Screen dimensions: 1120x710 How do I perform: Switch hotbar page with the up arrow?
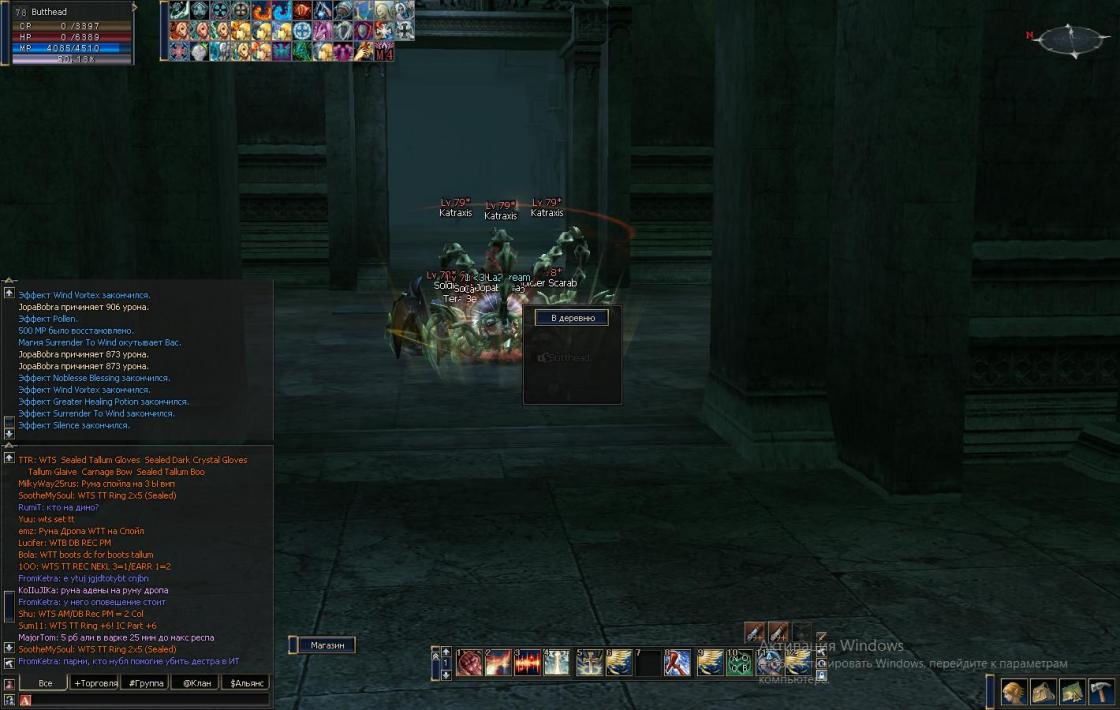446,652
